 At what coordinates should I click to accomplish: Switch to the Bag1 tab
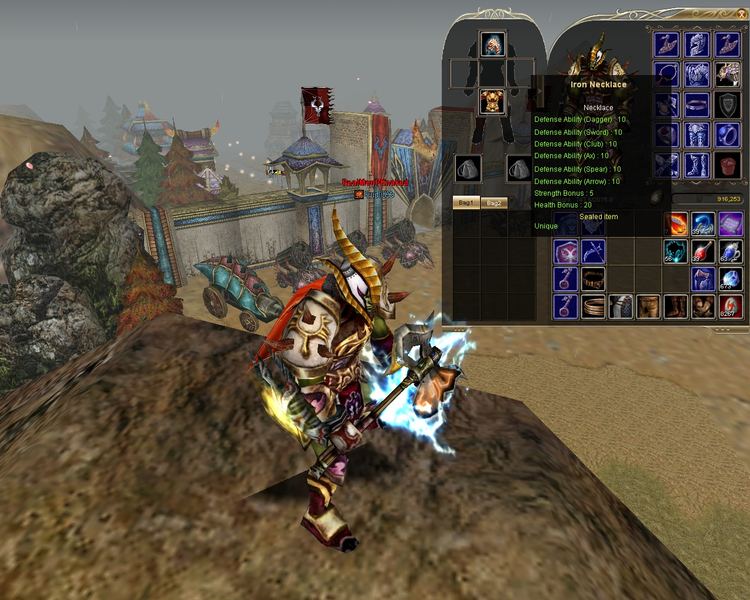point(465,202)
